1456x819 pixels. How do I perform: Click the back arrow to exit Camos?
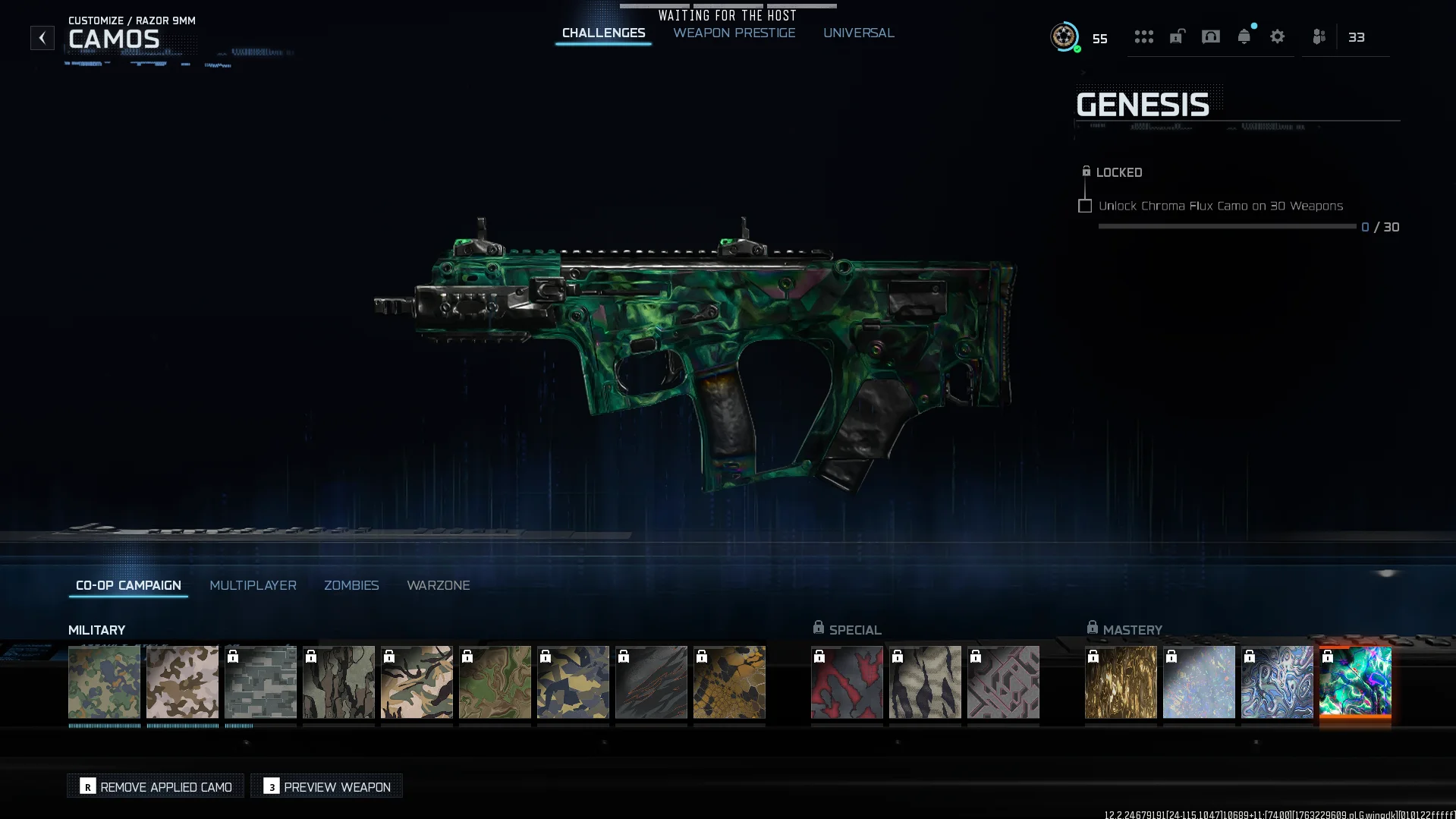click(x=42, y=36)
